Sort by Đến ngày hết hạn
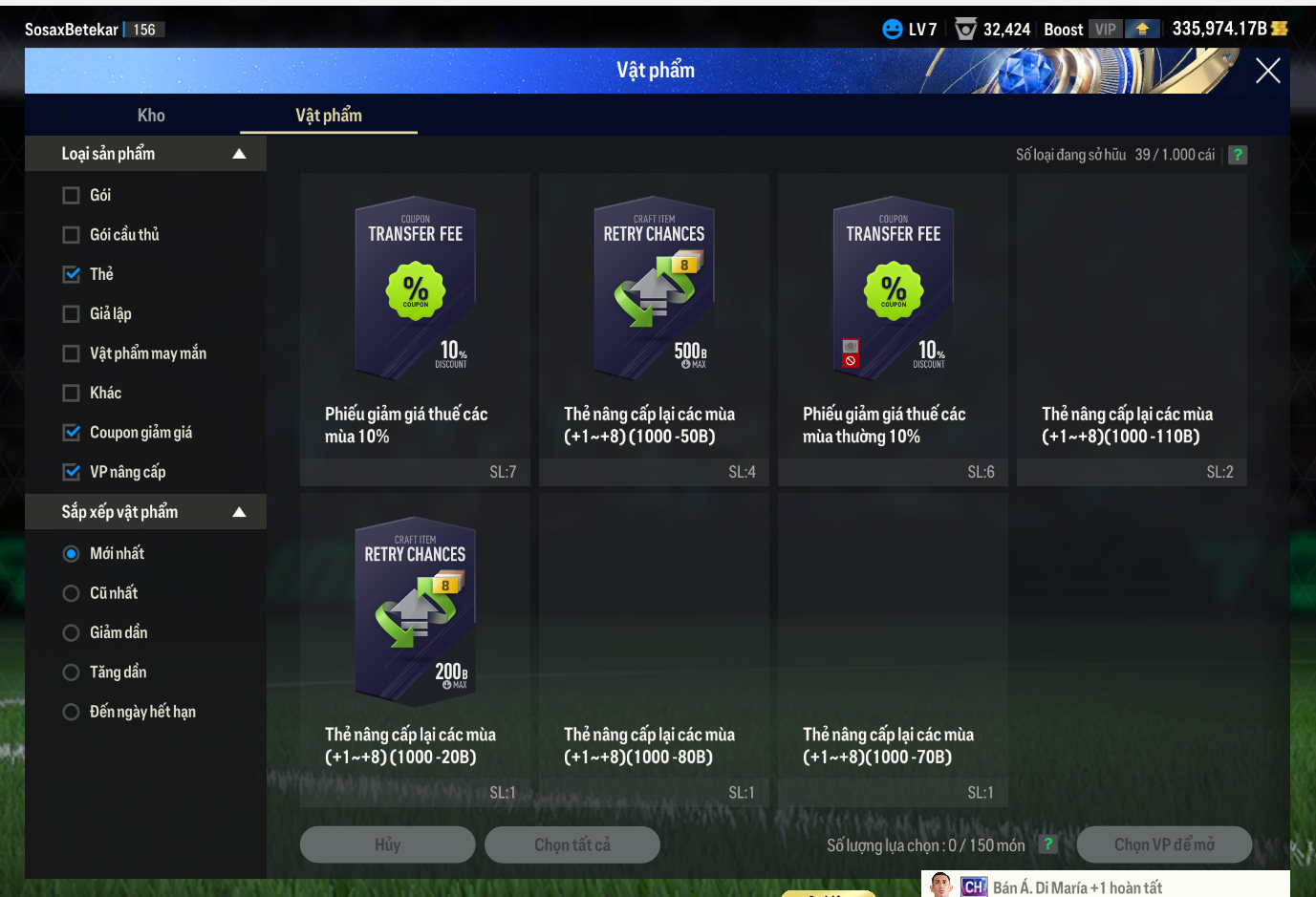This screenshot has width=1316, height=897. (x=71, y=712)
